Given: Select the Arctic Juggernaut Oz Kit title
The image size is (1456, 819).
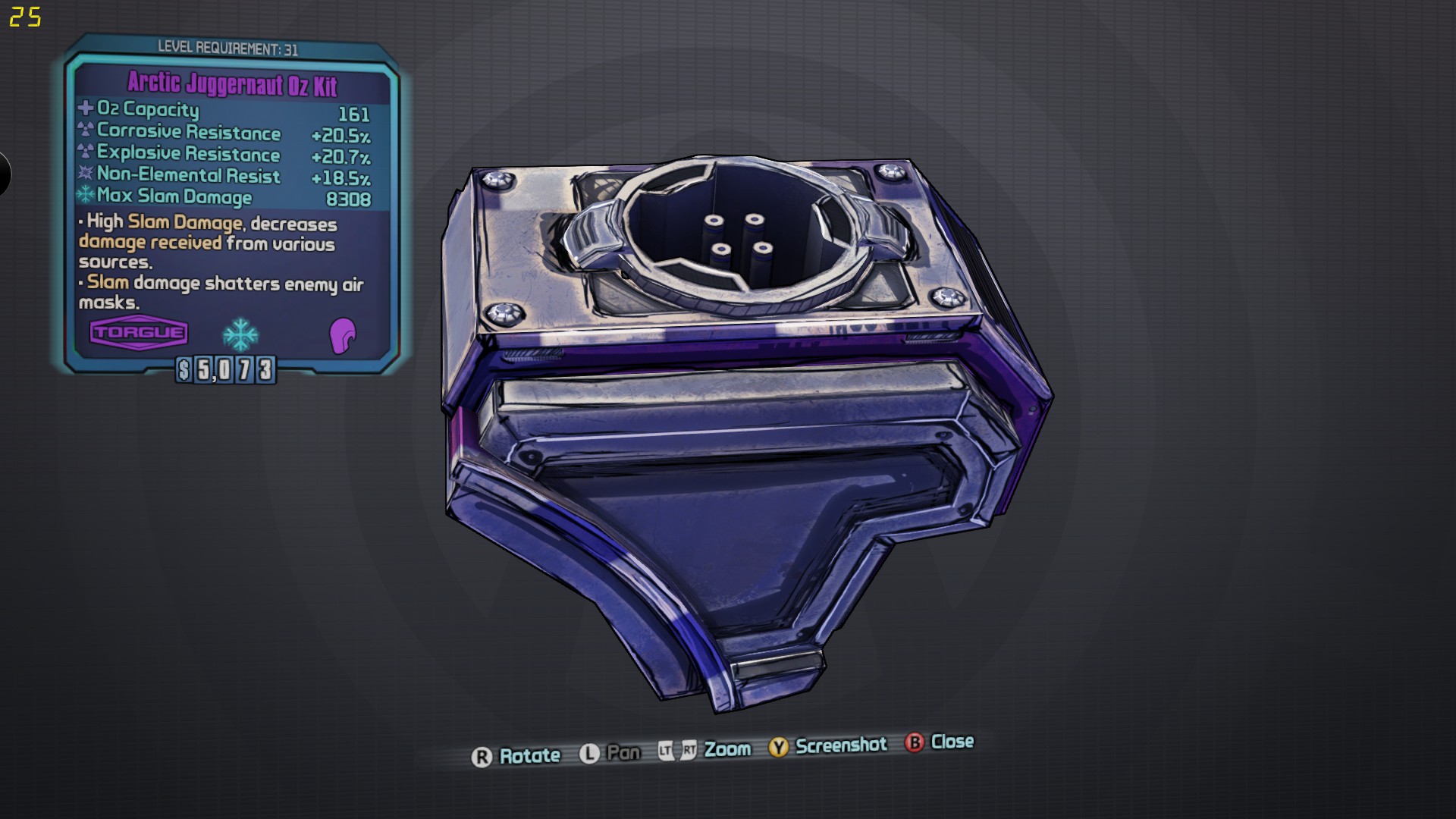Looking at the screenshot, I should pos(232,83).
